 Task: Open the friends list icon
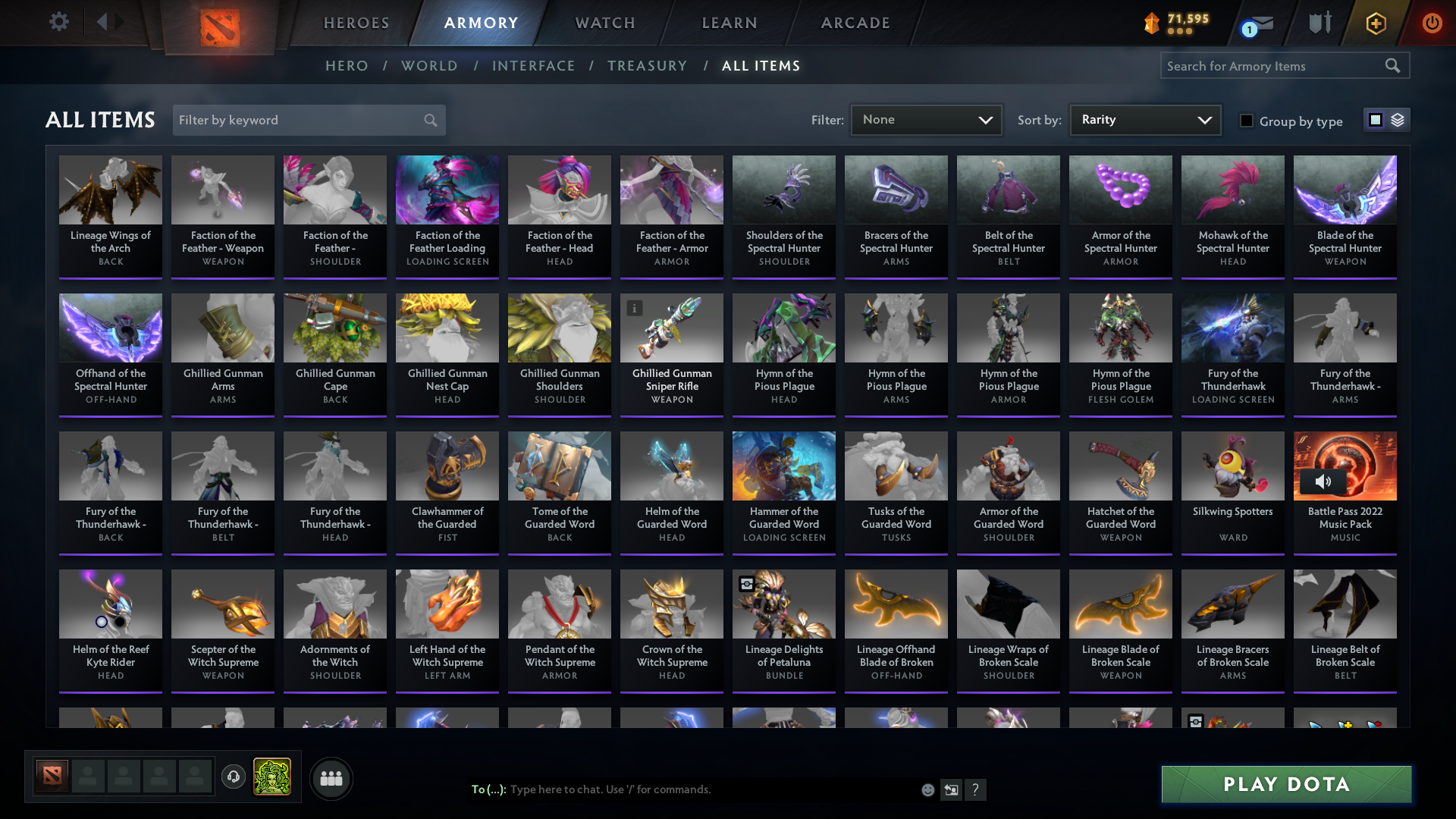tap(331, 778)
